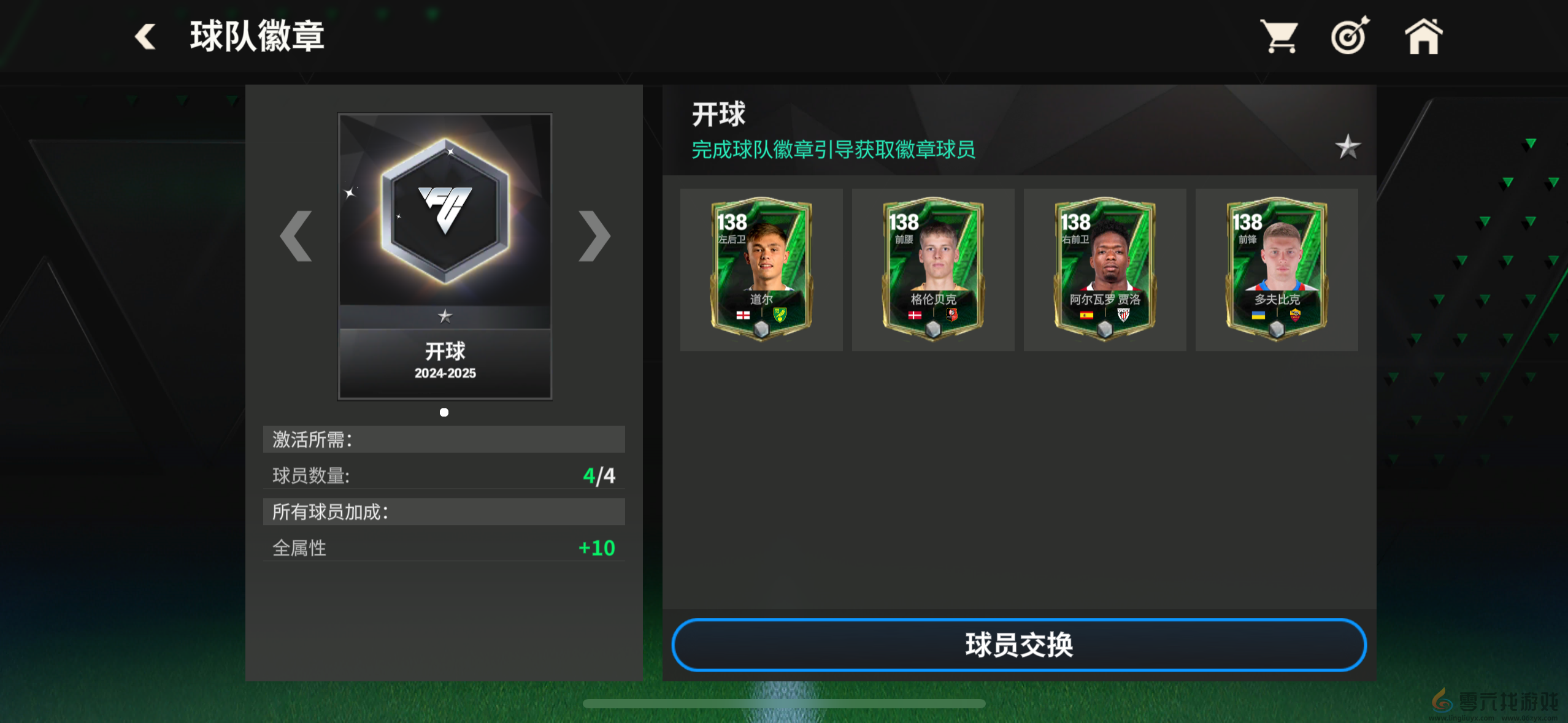The height and width of the screenshot is (723, 1568).
Task: Open the 球队徽章 title screen
Action: tap(256, 37)
